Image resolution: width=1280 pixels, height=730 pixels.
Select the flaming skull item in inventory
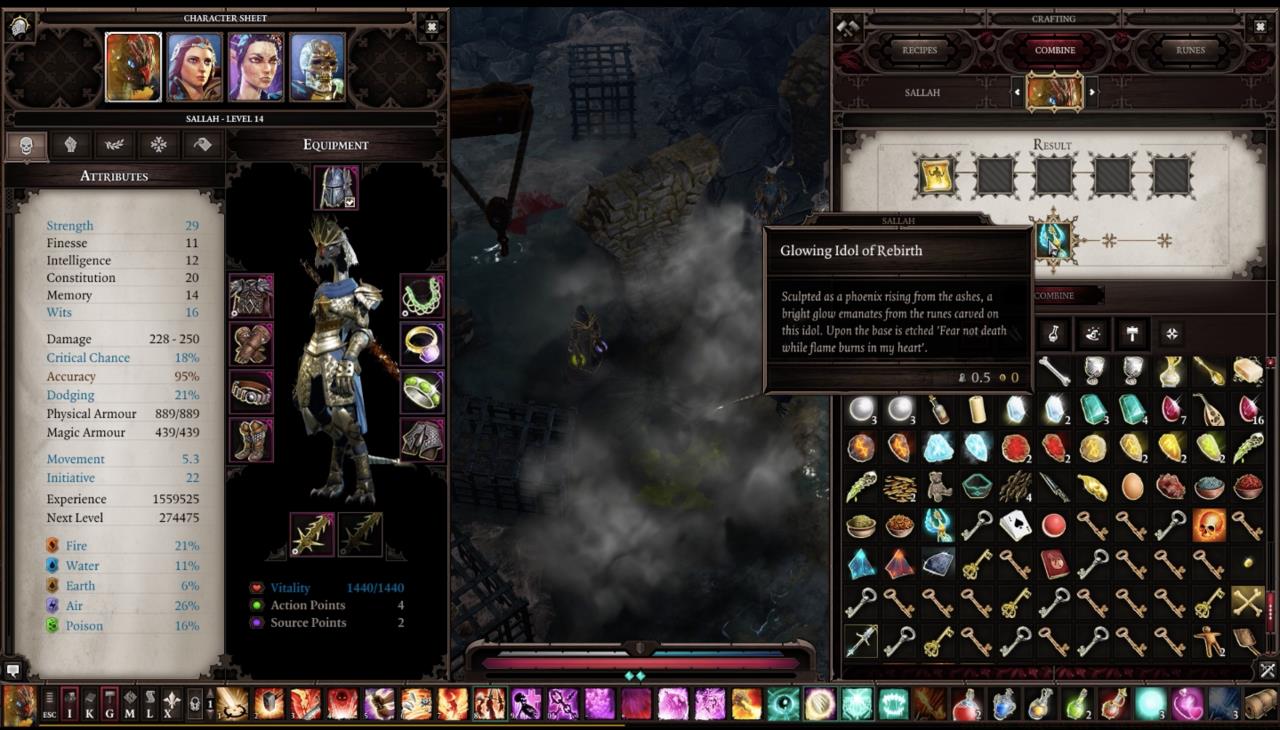(1209, 524)
